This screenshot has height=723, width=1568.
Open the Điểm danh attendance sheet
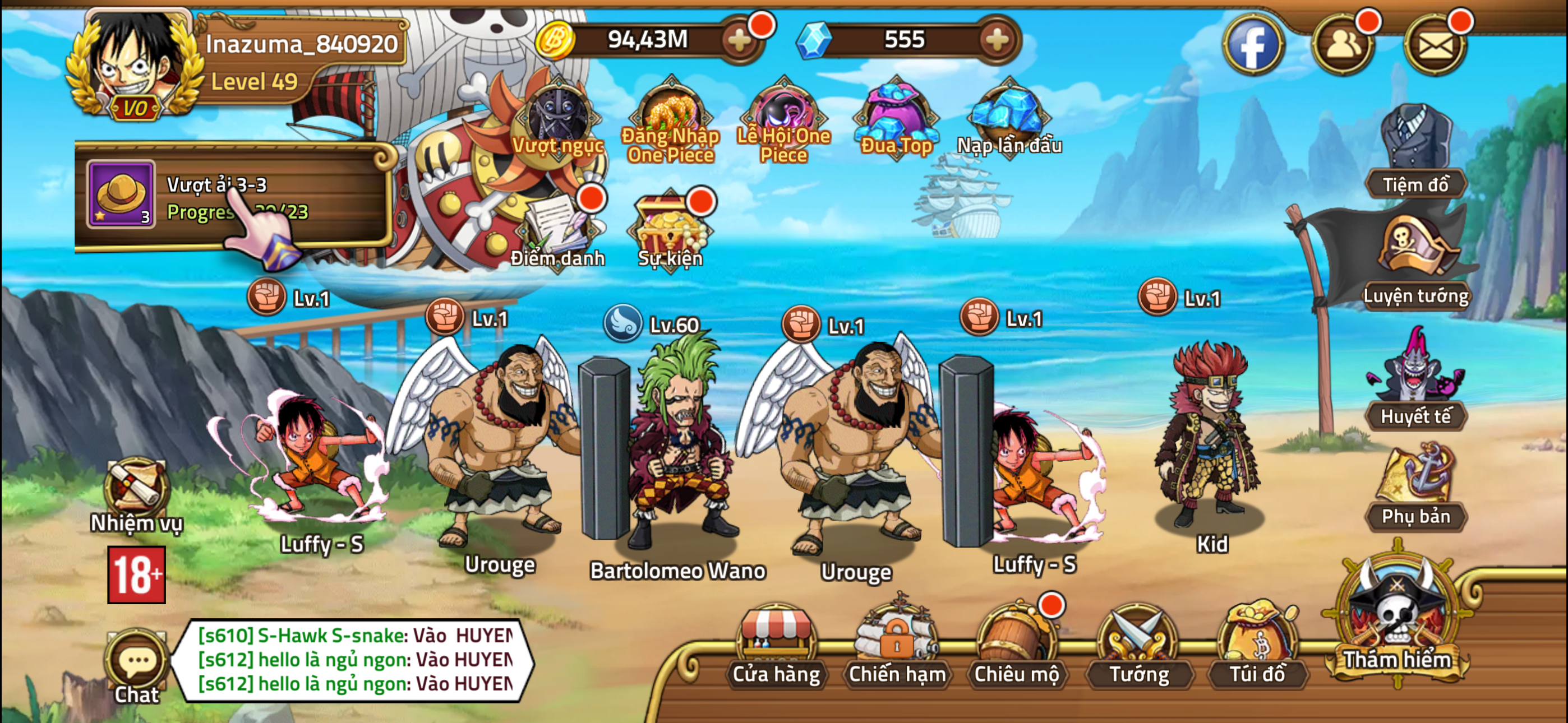558,231
